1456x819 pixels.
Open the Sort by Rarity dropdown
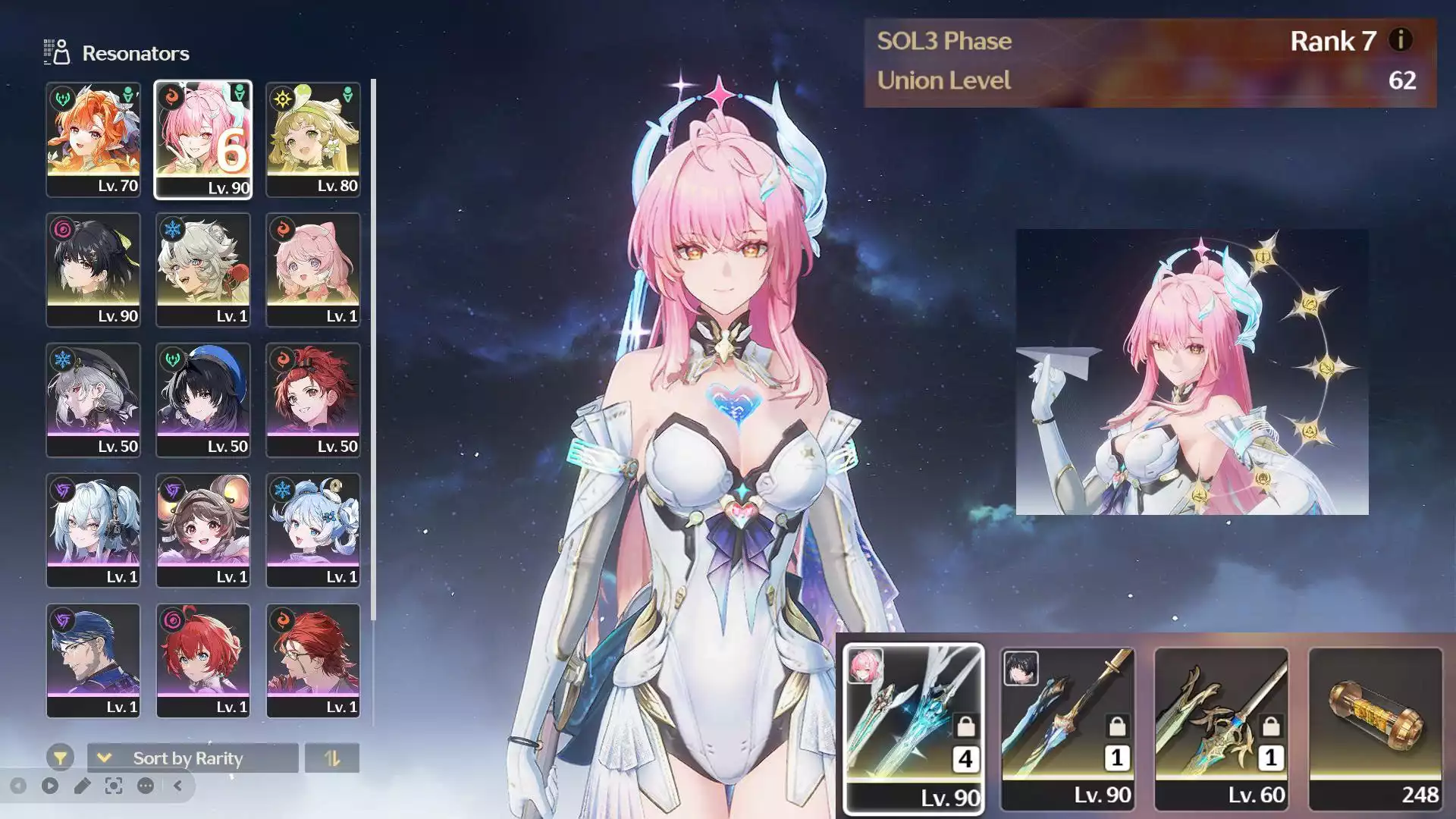pos(193,758)
